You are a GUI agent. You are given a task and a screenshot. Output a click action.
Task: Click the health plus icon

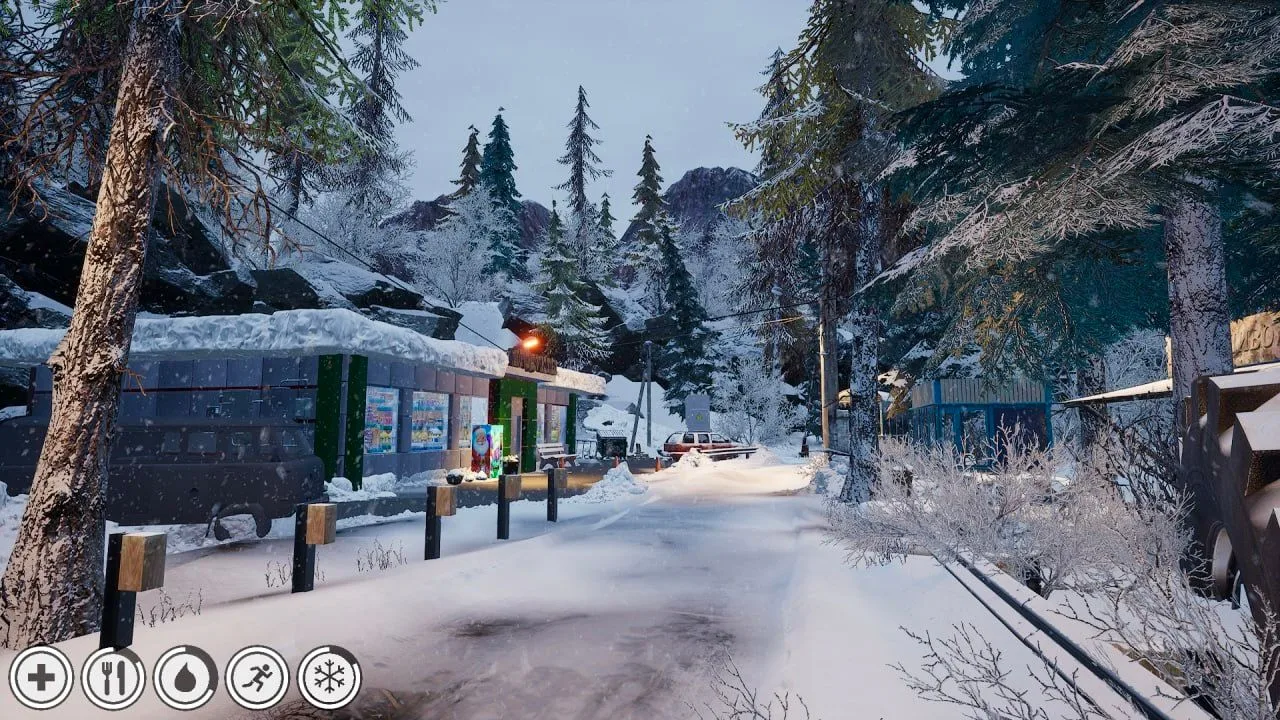[x=41, y=678]
